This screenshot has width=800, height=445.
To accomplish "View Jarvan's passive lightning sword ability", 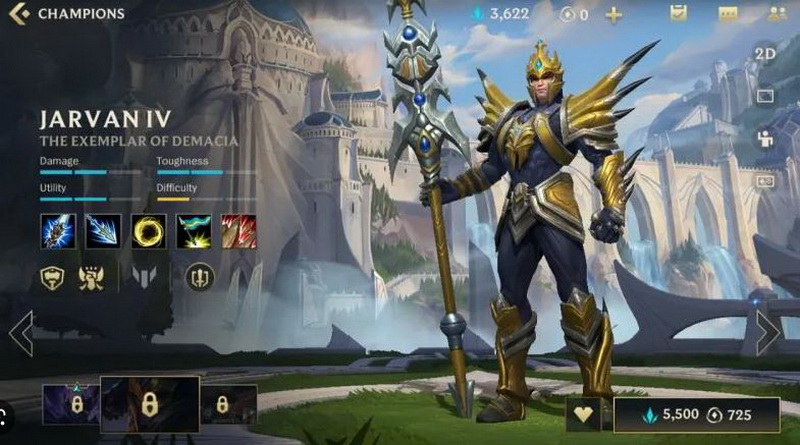I will pos(57,231).
